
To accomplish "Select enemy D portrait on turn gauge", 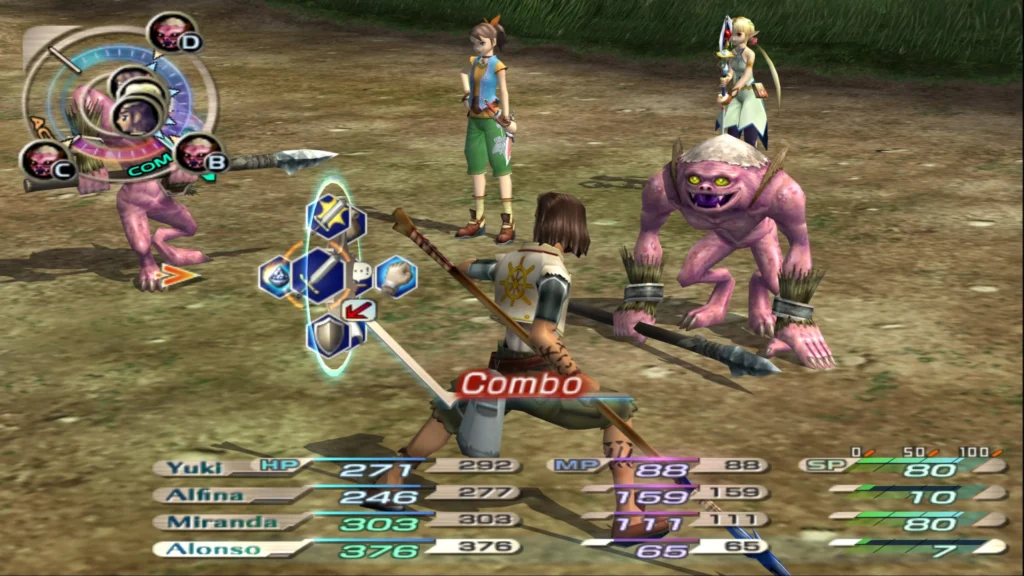I will [170, 34].
